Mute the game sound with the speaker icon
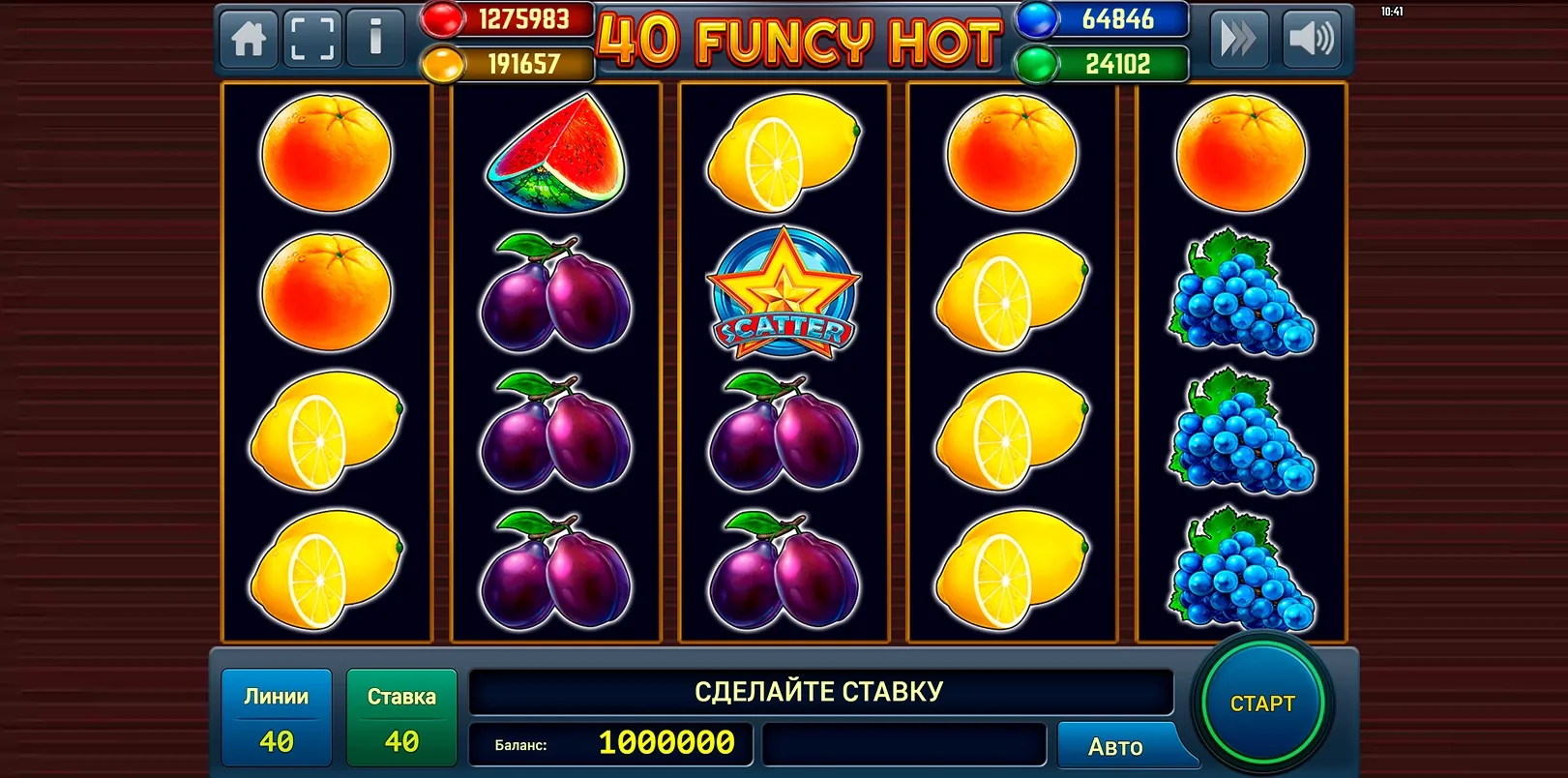The image size is (1568, 778). (1314, 39)
